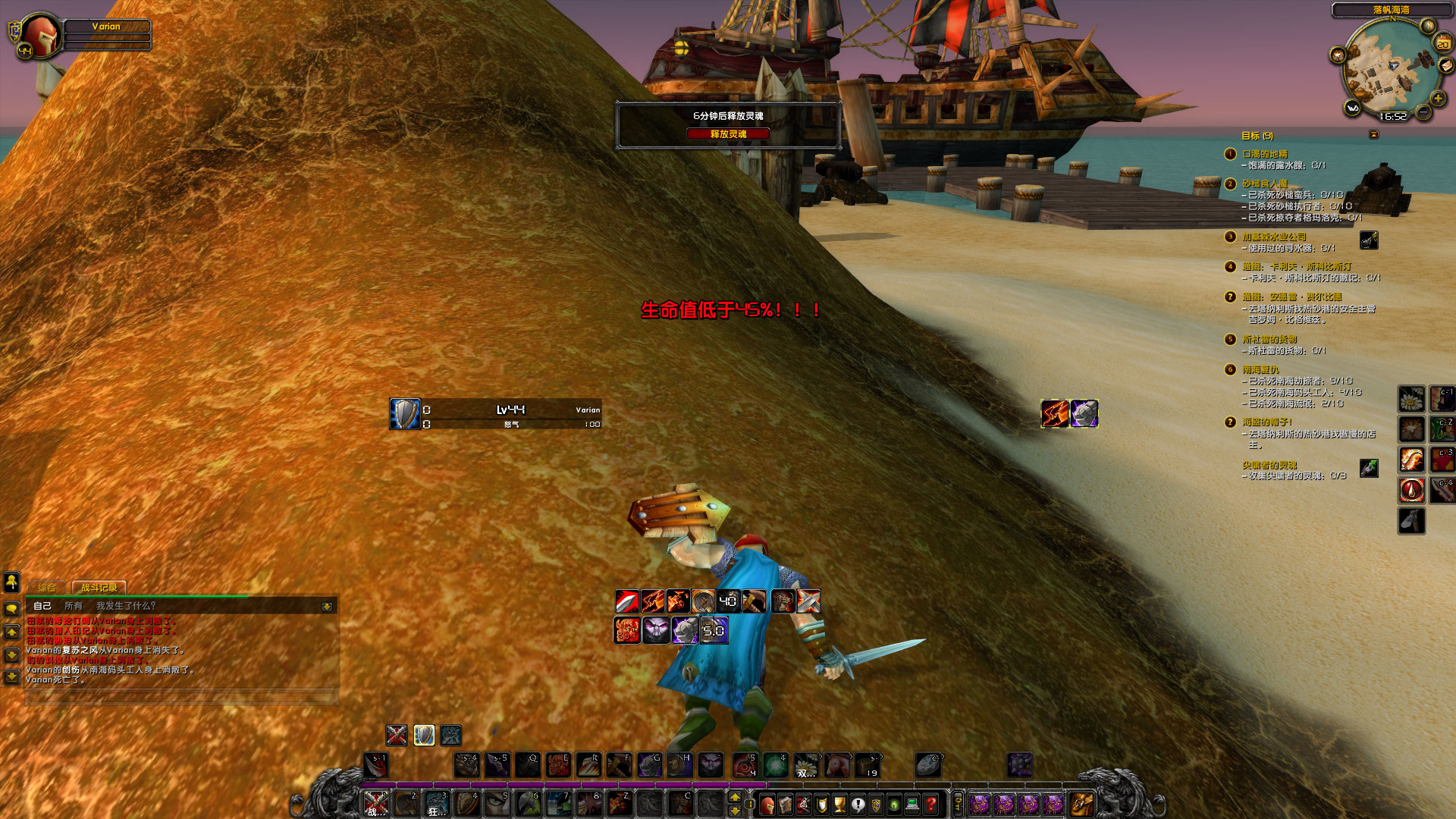
Task: Open the main menu computer icon
Action: pyautogui.click(x=912, y=804)
